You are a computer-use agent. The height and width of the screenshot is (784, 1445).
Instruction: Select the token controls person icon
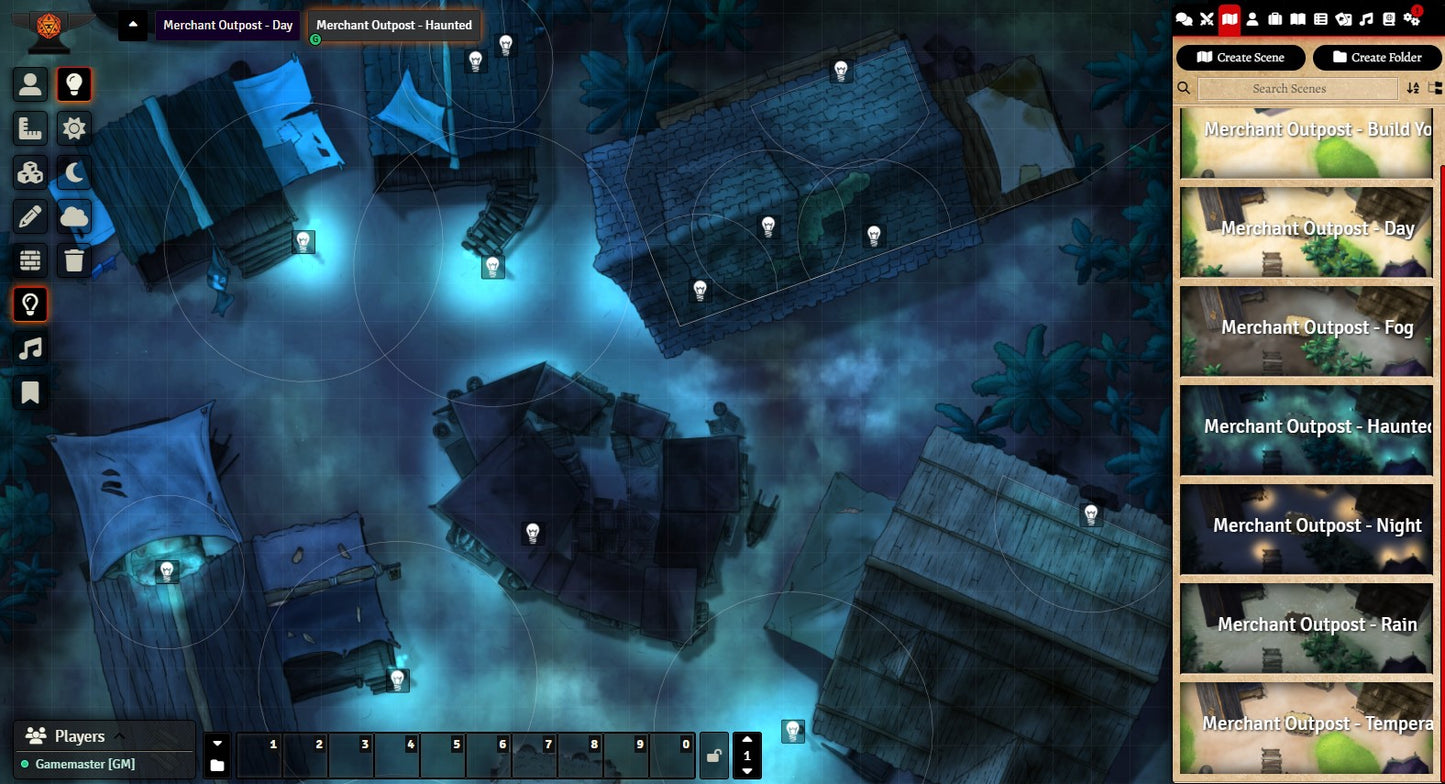point(30,85)
